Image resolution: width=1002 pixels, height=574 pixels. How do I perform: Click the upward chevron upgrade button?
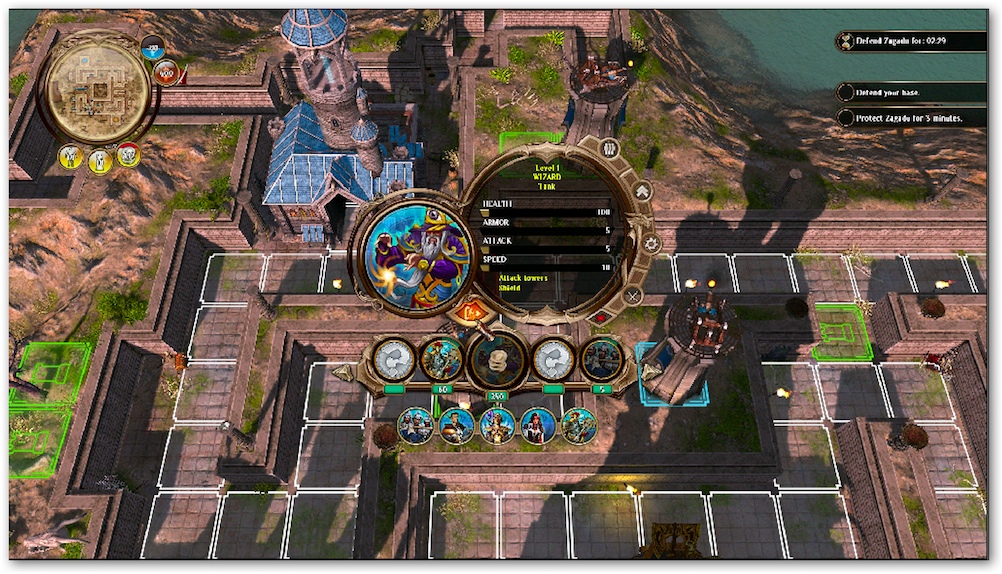click(x=643, y=190)
